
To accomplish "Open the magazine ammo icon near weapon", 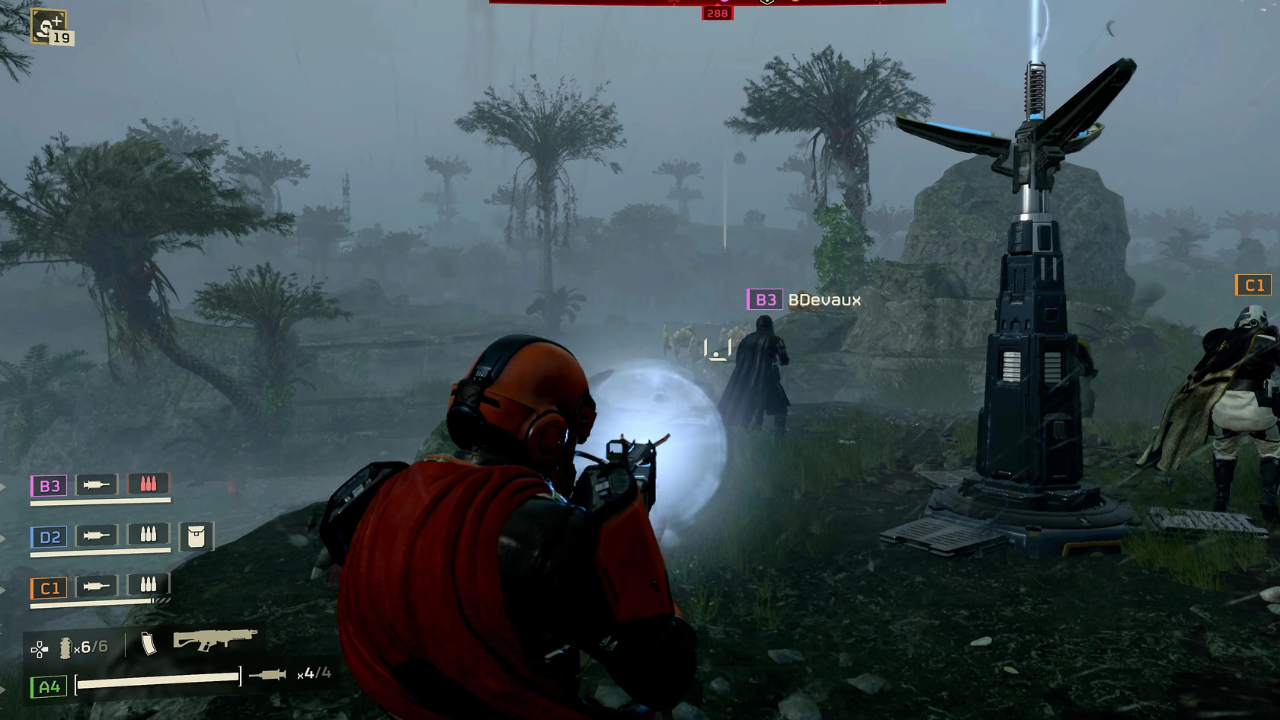I will pos(148,645).
